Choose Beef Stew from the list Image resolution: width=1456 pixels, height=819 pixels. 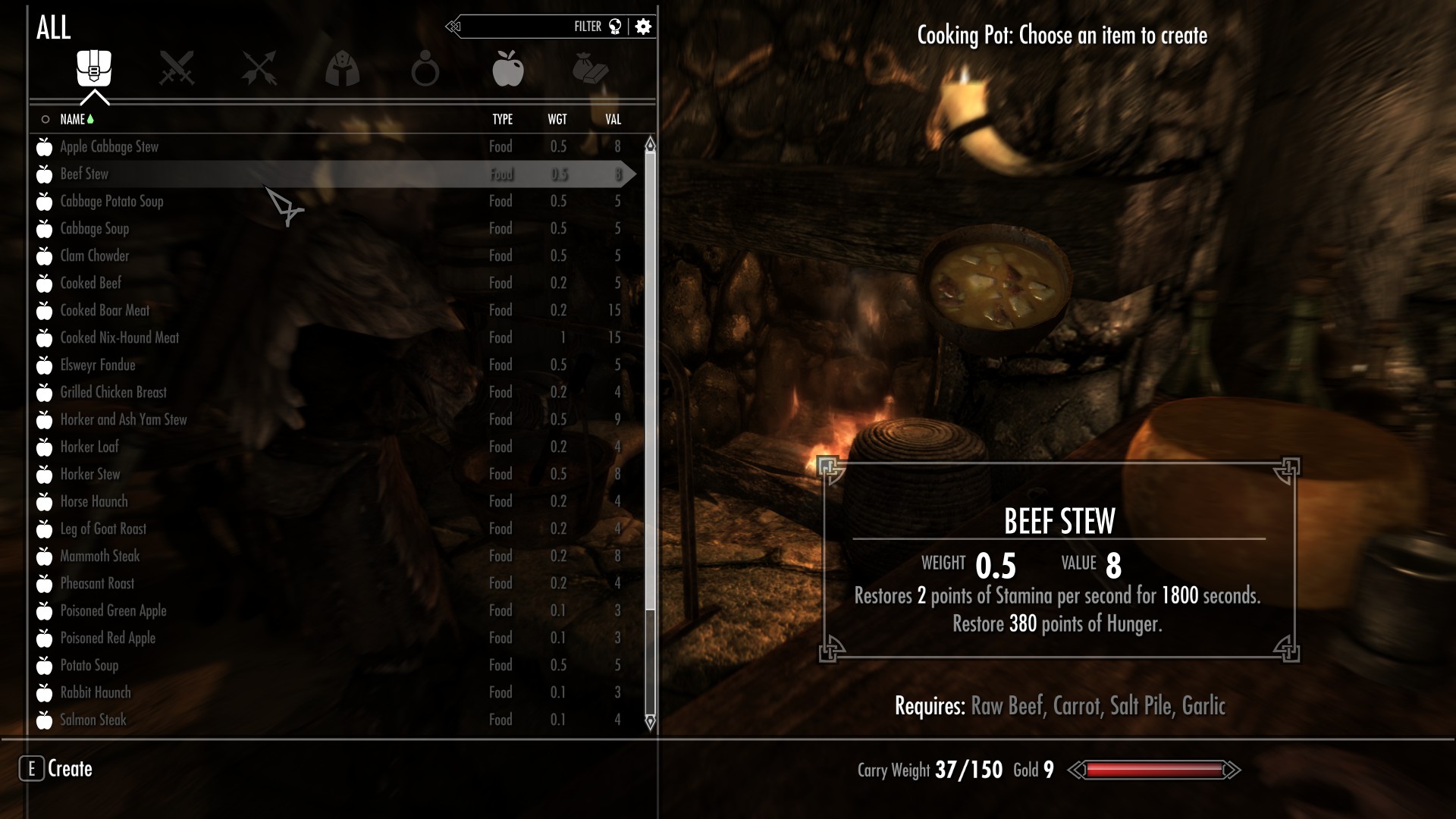point(84,174)
